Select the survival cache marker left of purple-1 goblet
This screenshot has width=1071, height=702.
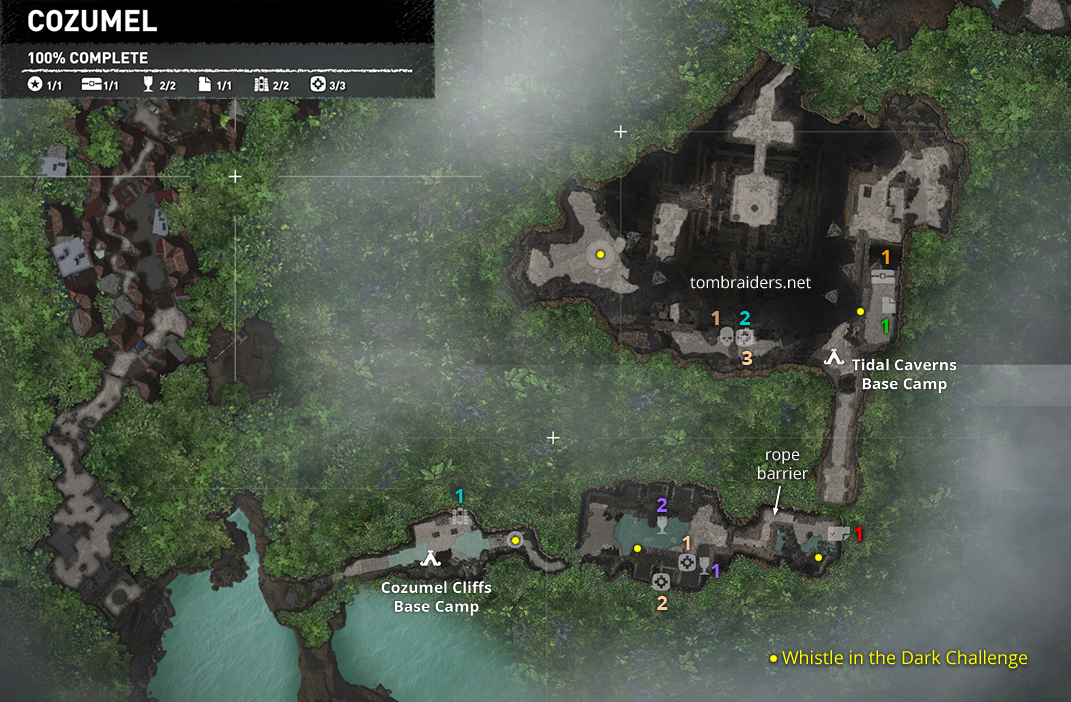(x=687, y=563)
